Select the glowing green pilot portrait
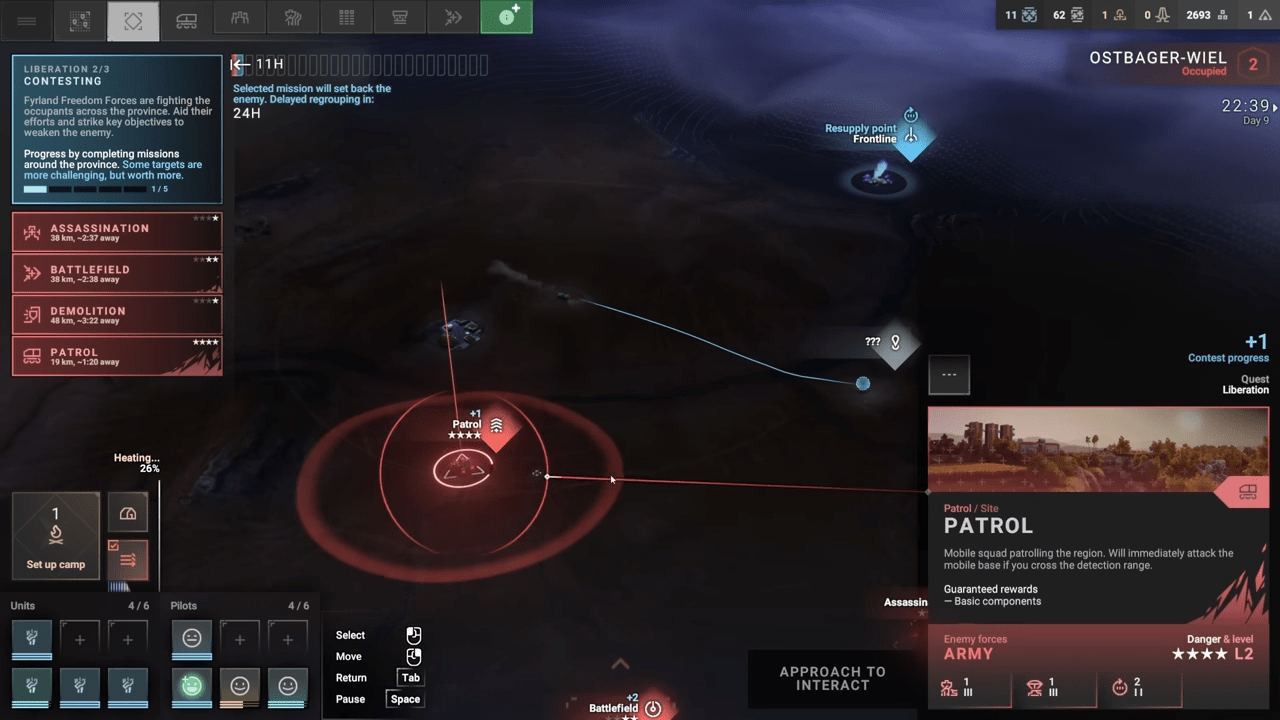This screenshot has width=1280, height=720. [192, 685]
